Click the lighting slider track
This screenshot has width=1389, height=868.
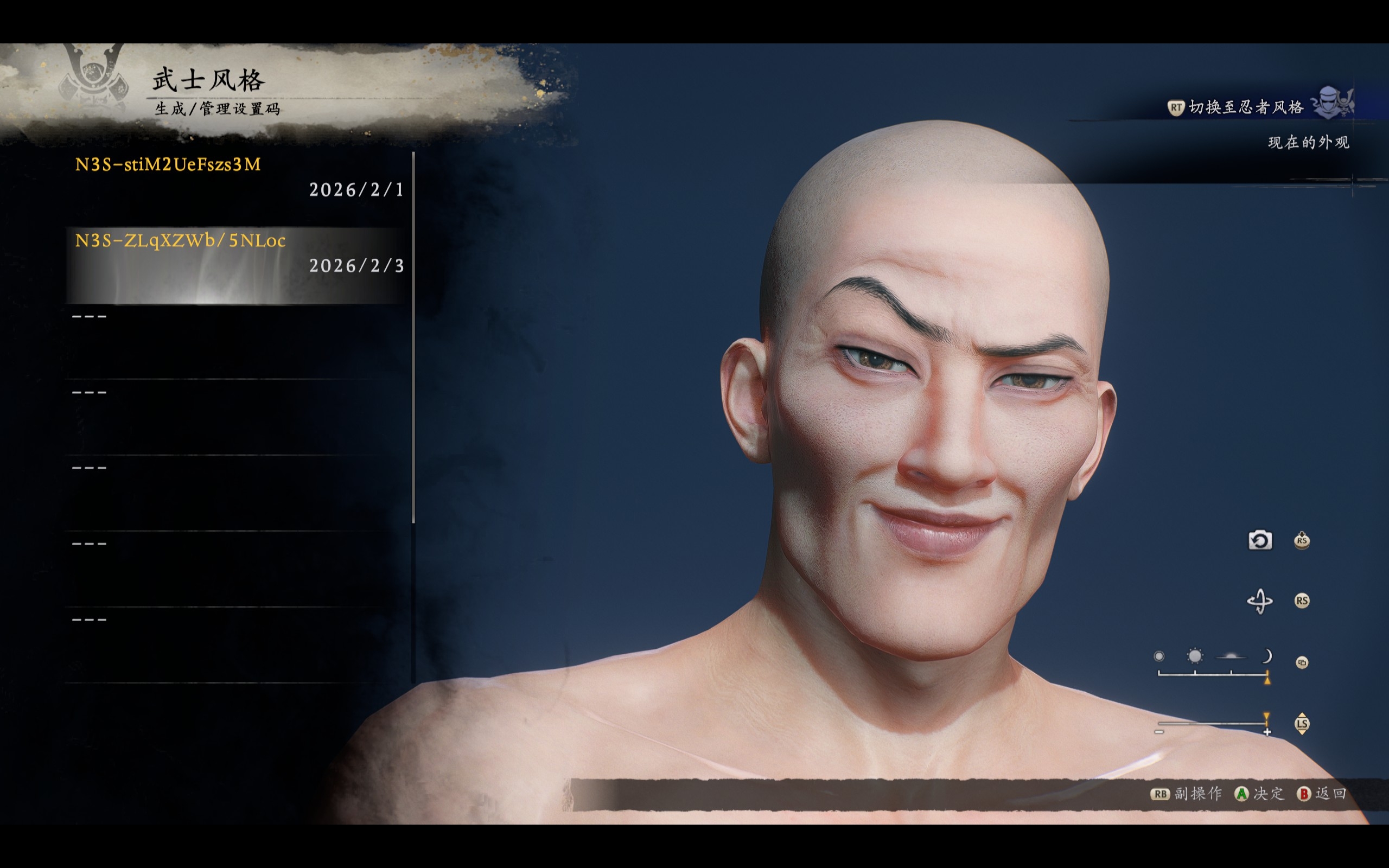[x=1212, y=673]
